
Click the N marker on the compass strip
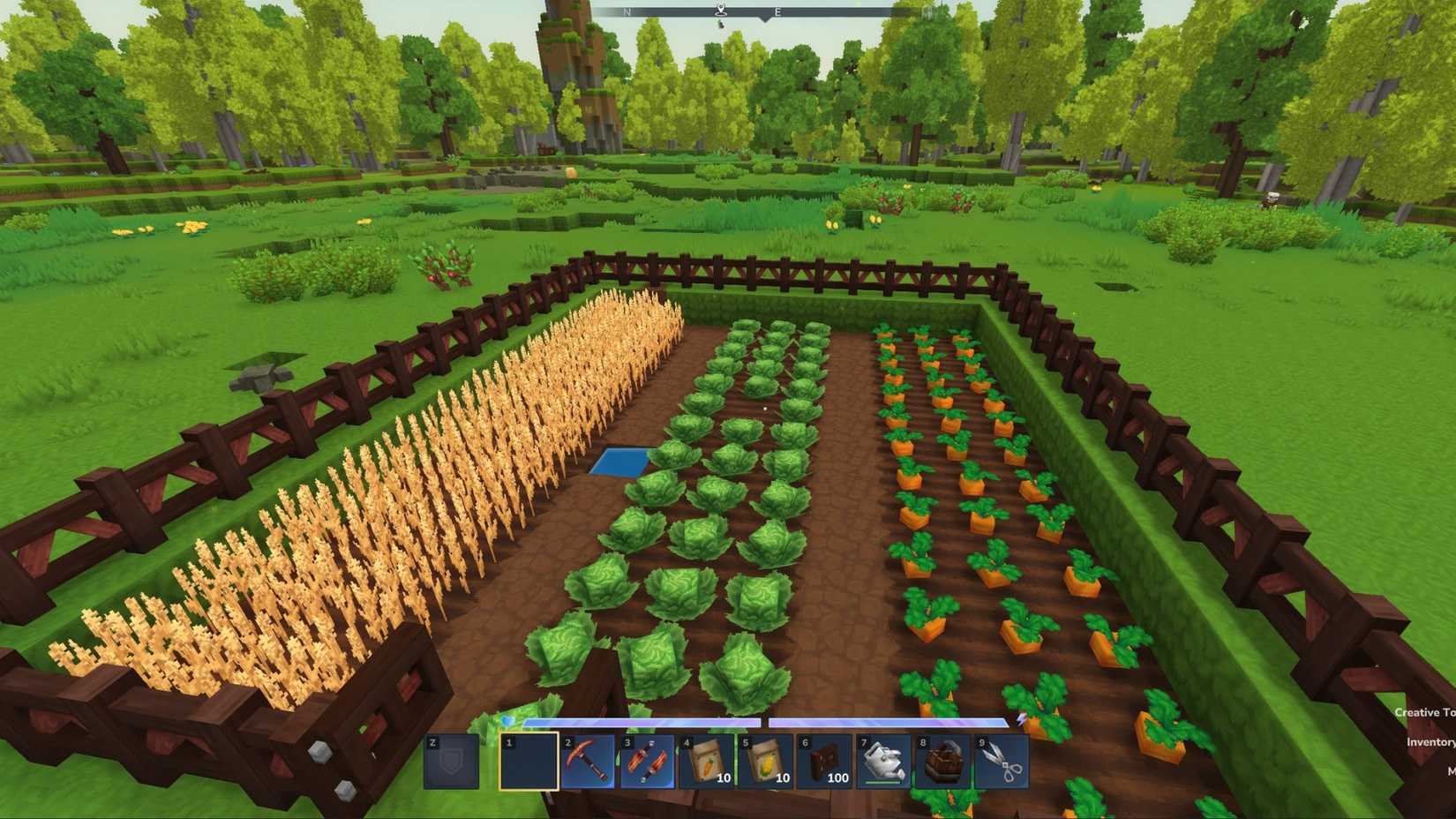tap(627, 11)
